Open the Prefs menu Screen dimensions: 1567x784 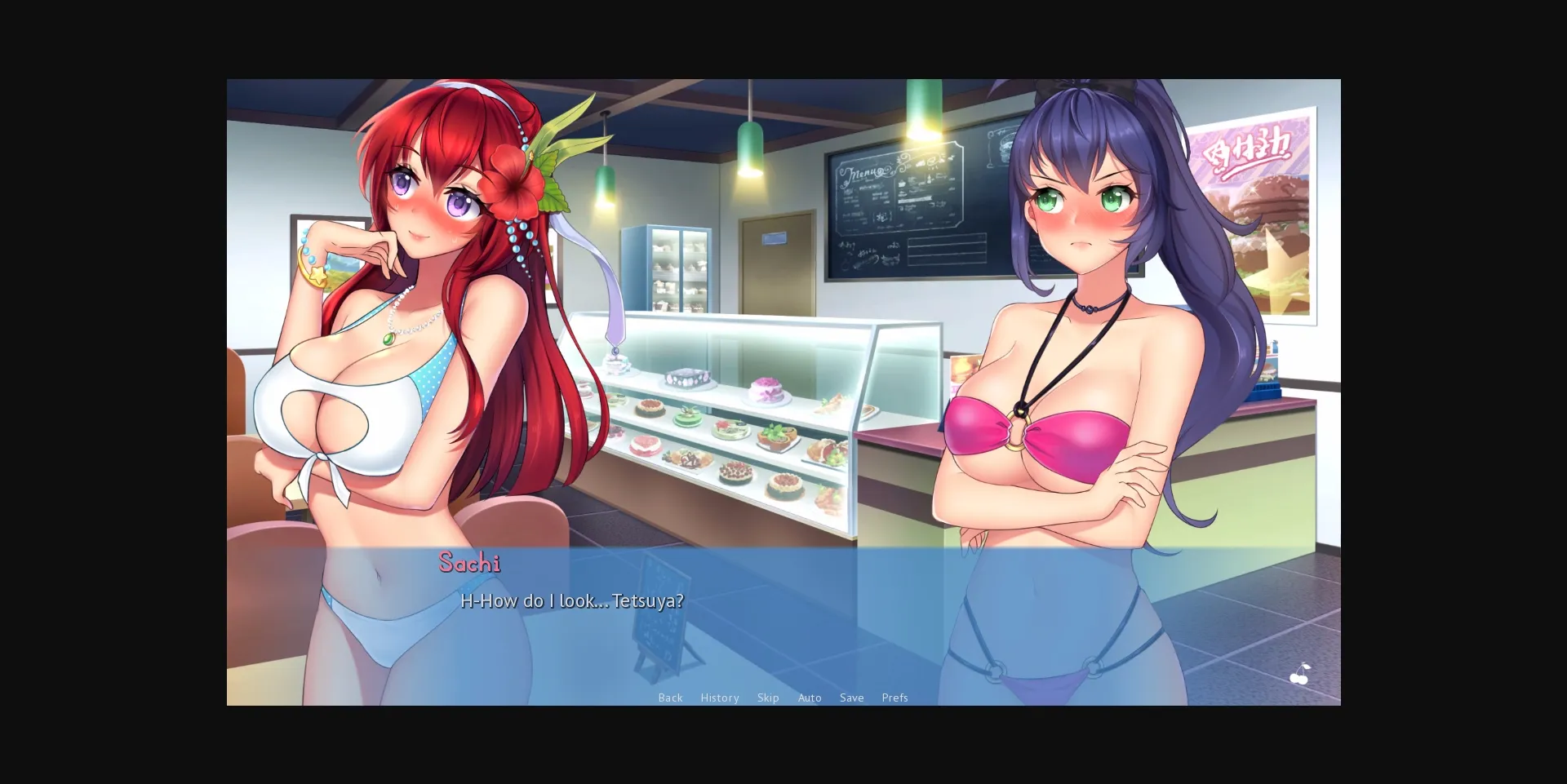click(894, 698)
